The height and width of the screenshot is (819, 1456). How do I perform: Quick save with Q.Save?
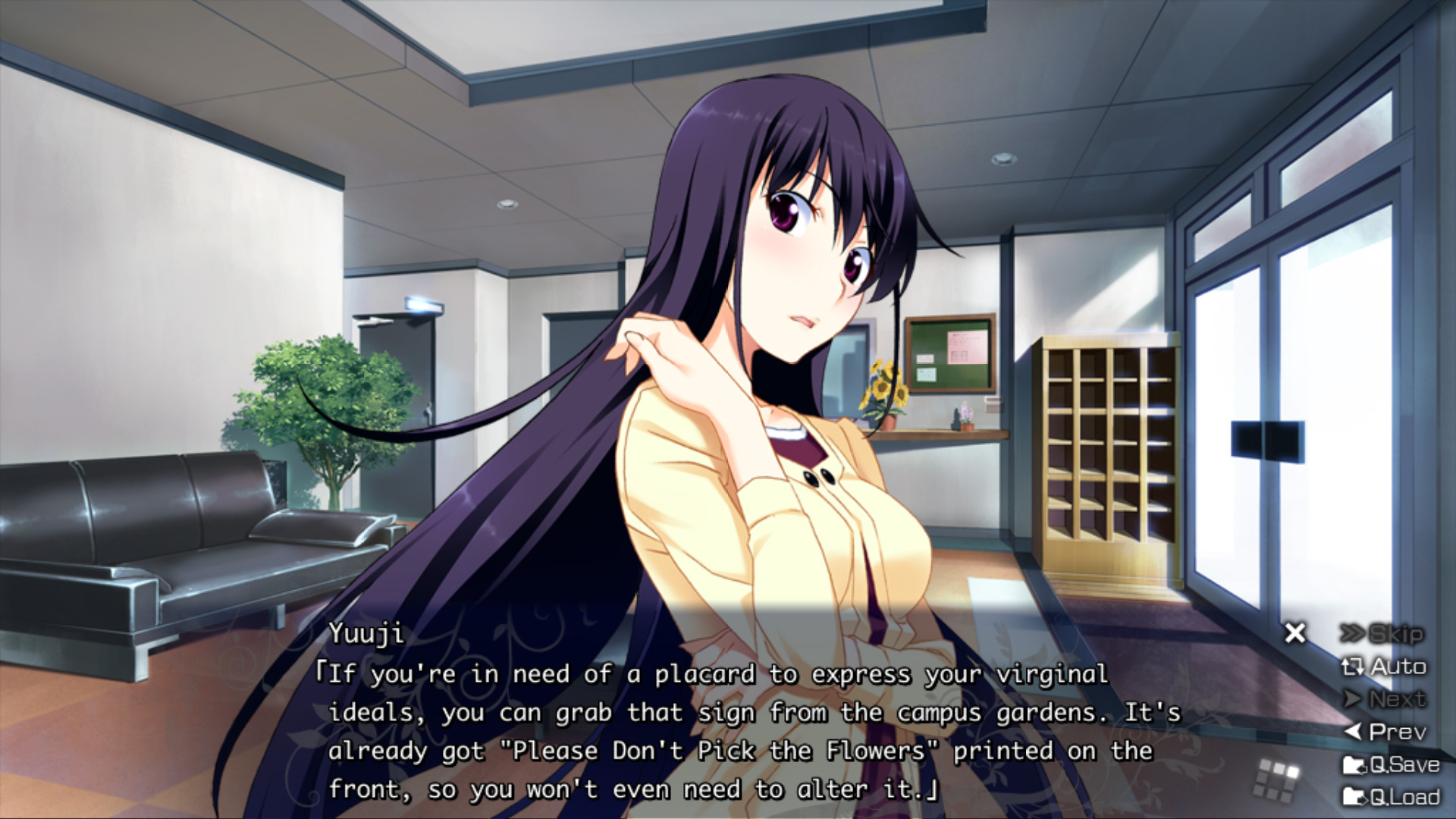1391,764
